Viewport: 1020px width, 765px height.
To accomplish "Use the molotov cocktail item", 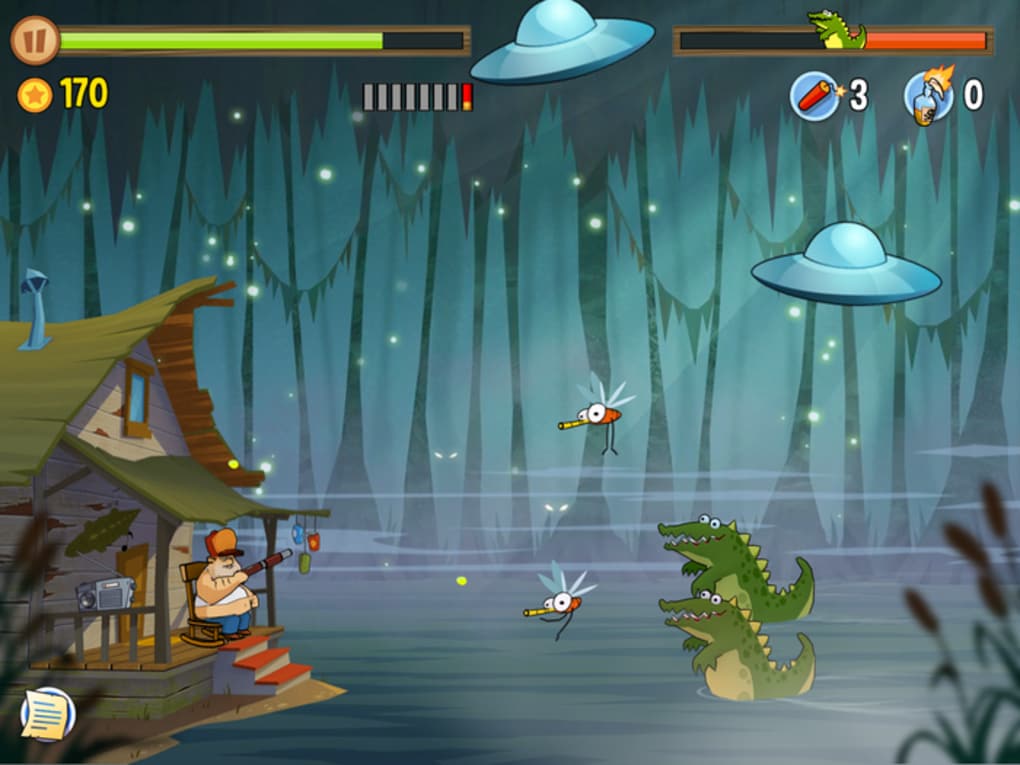I will [928, 97].
